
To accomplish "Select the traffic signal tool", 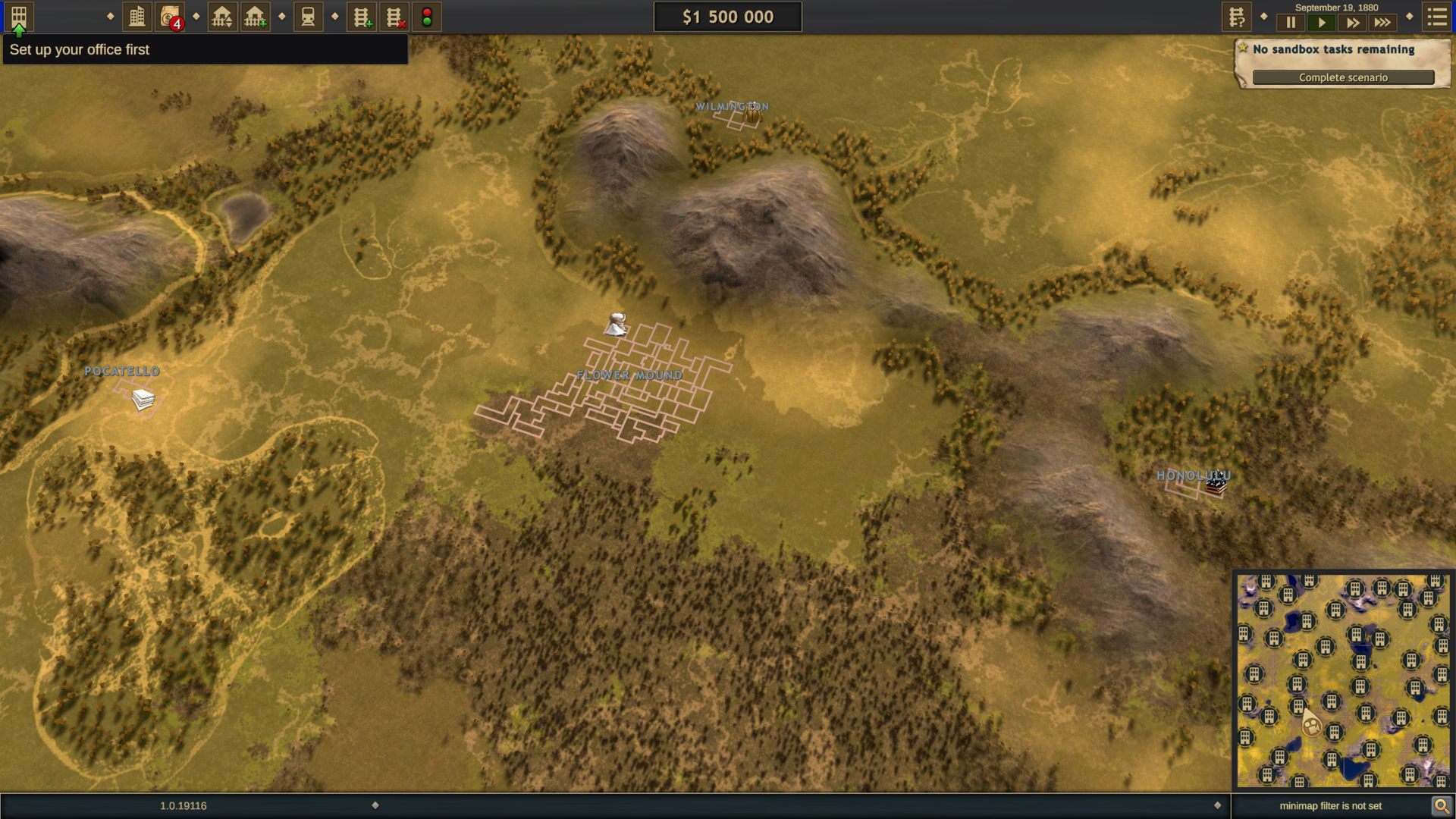I will (427, 17).
